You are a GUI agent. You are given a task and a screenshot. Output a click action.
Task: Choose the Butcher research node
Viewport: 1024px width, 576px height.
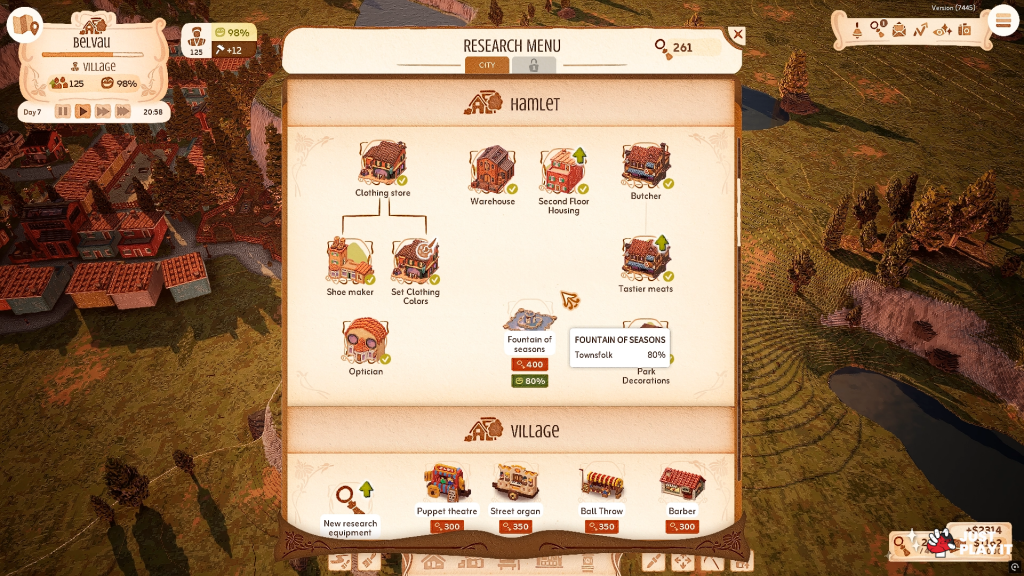[x=646, y=166]
